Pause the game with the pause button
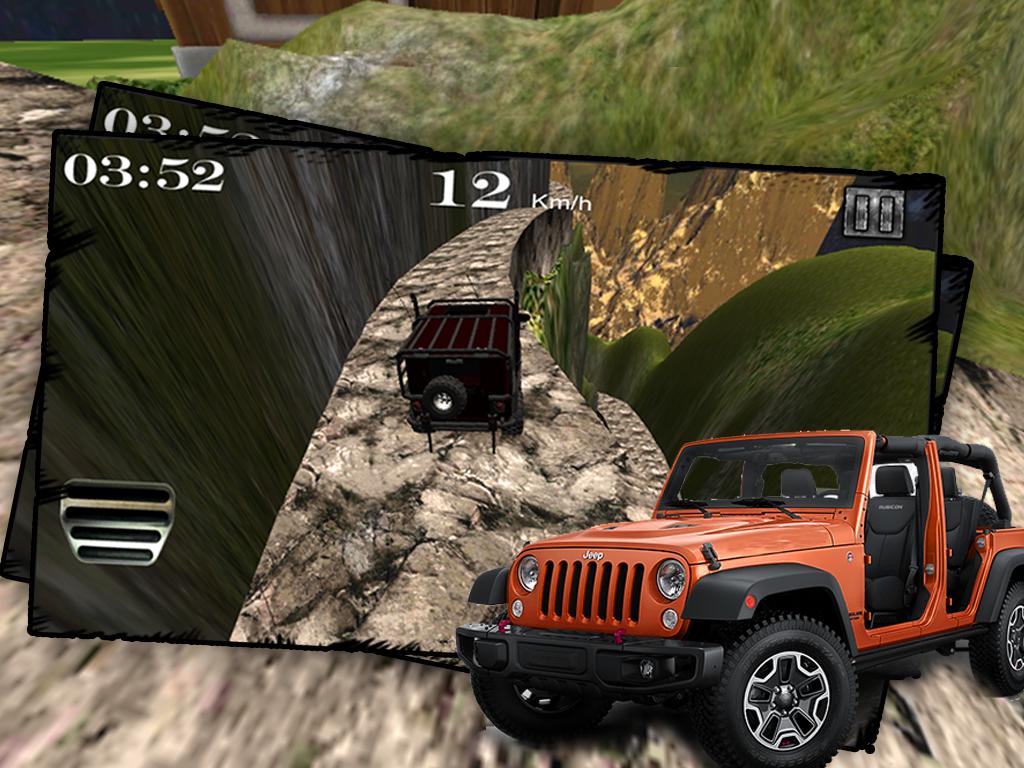 tap(875, 212)
